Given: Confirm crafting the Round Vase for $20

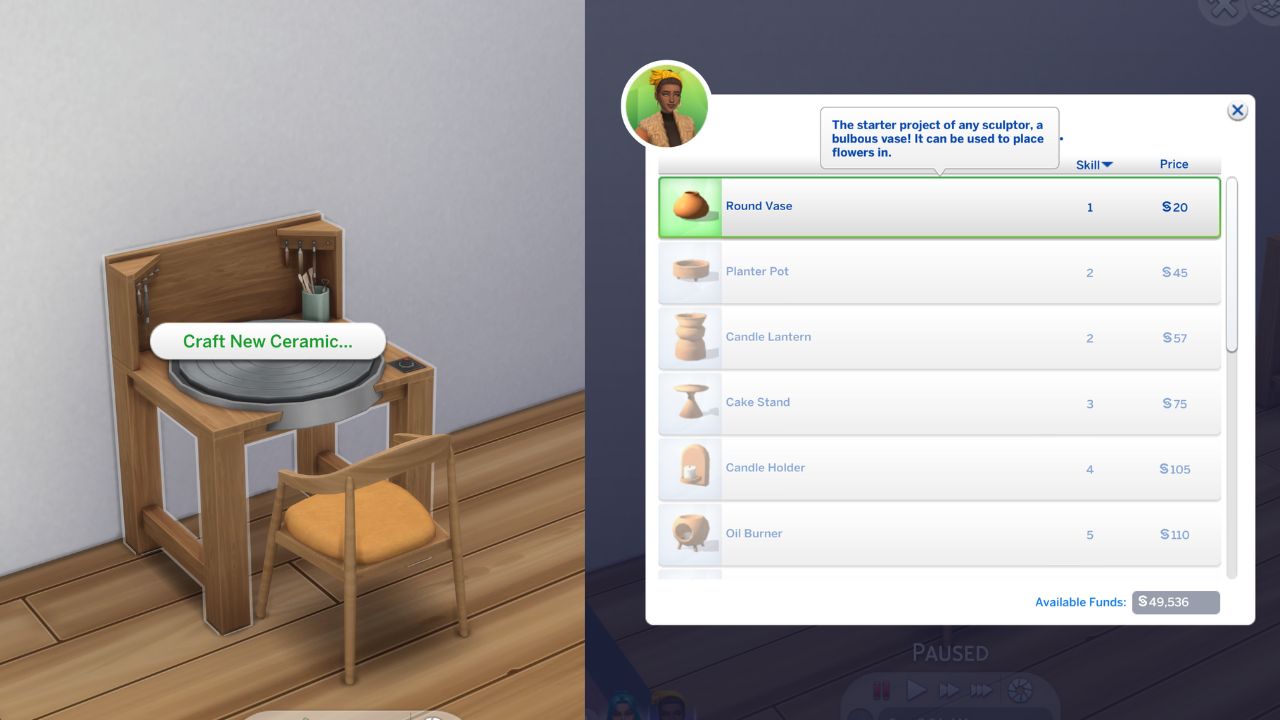Looking at the screenshot, I should (940, 207).
